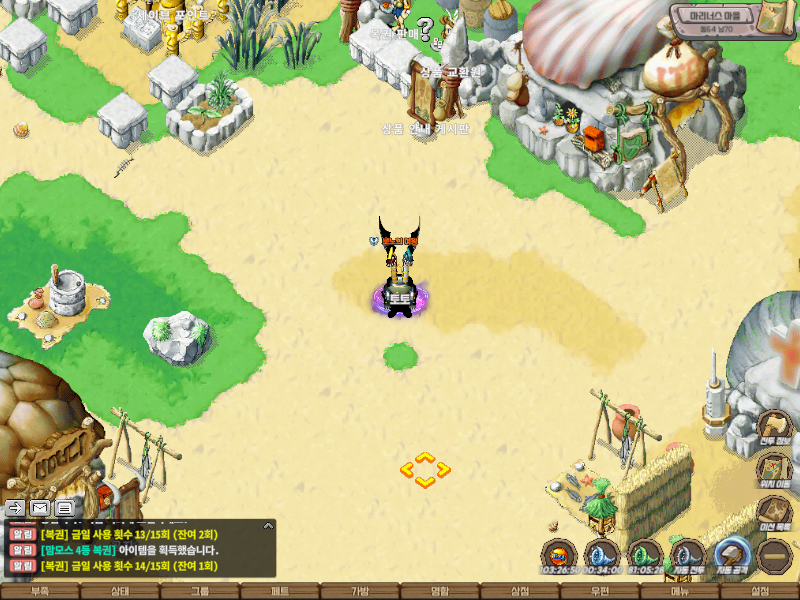Open the 미션 목록 scroll icon

tap(774, 511)
